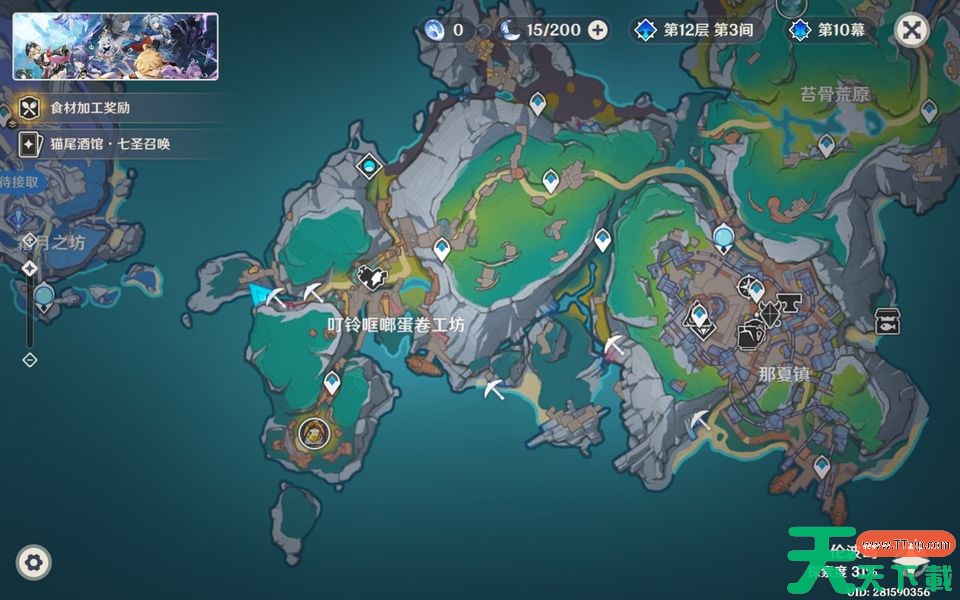
Task: Zoom in with the map slider's top button
Action: tap(30, 268)
